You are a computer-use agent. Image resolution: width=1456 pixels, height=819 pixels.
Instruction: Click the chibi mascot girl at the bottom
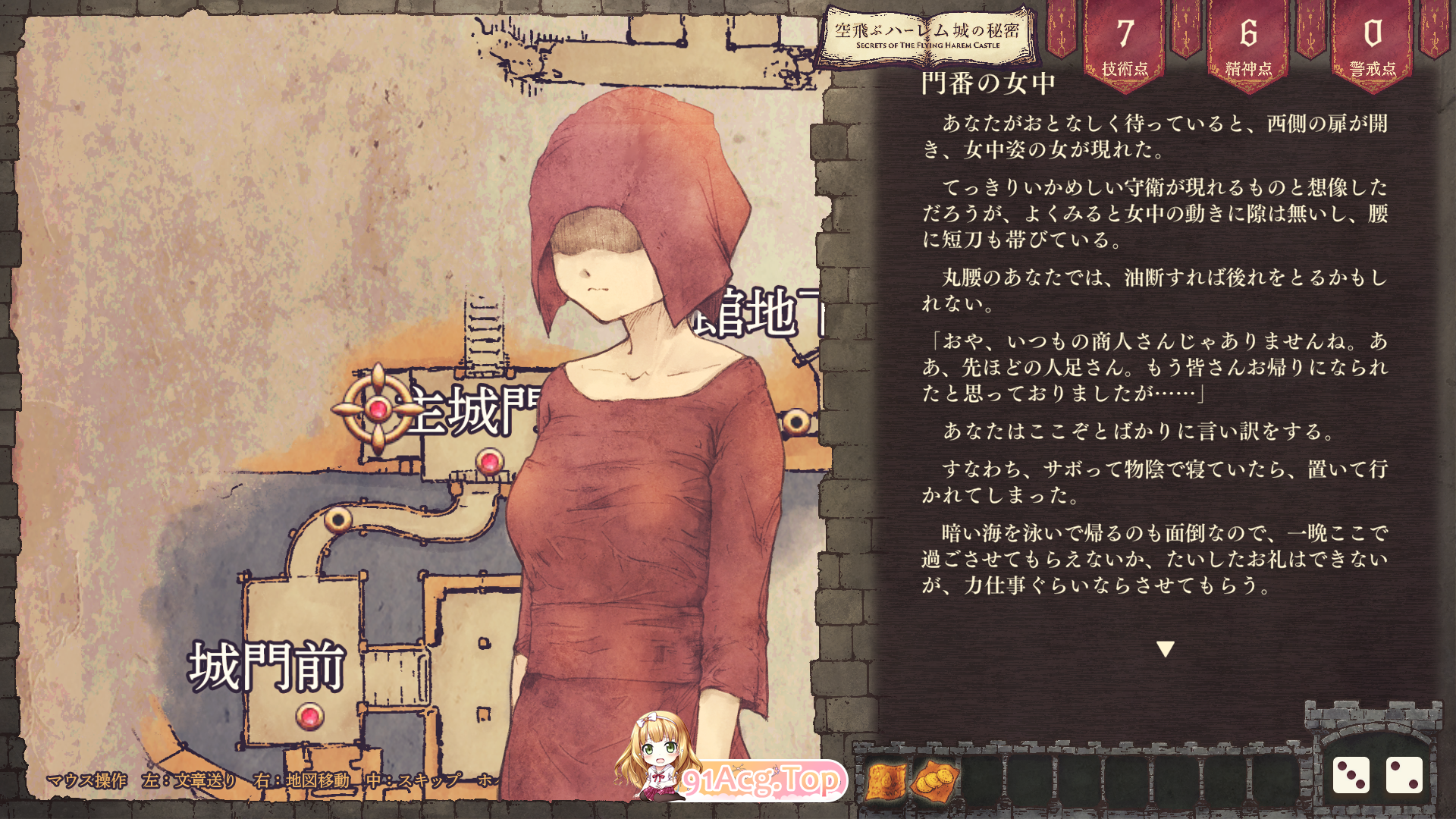[658, 766]
